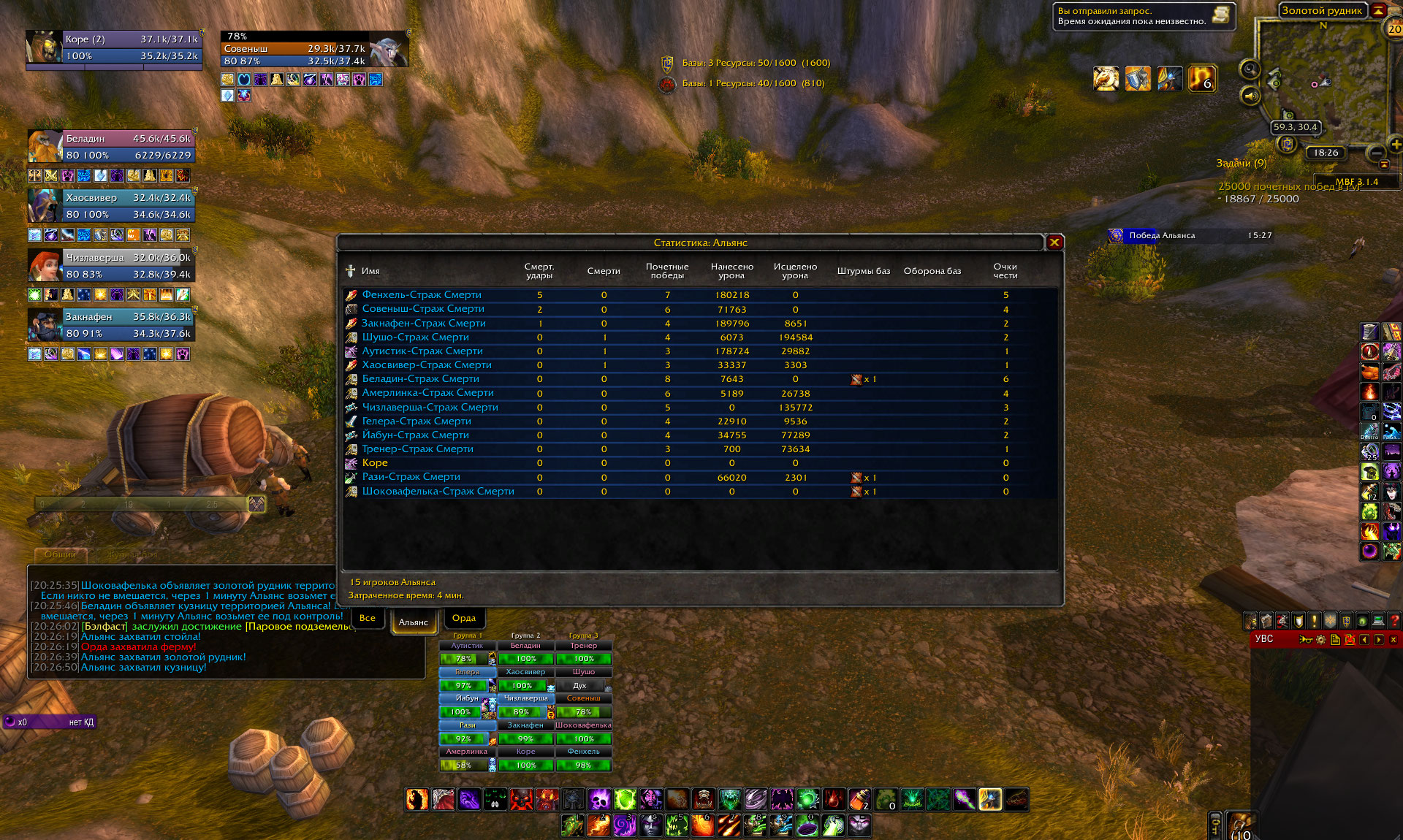Open the Общий chat tab
1403x840 pixels.
60,555
